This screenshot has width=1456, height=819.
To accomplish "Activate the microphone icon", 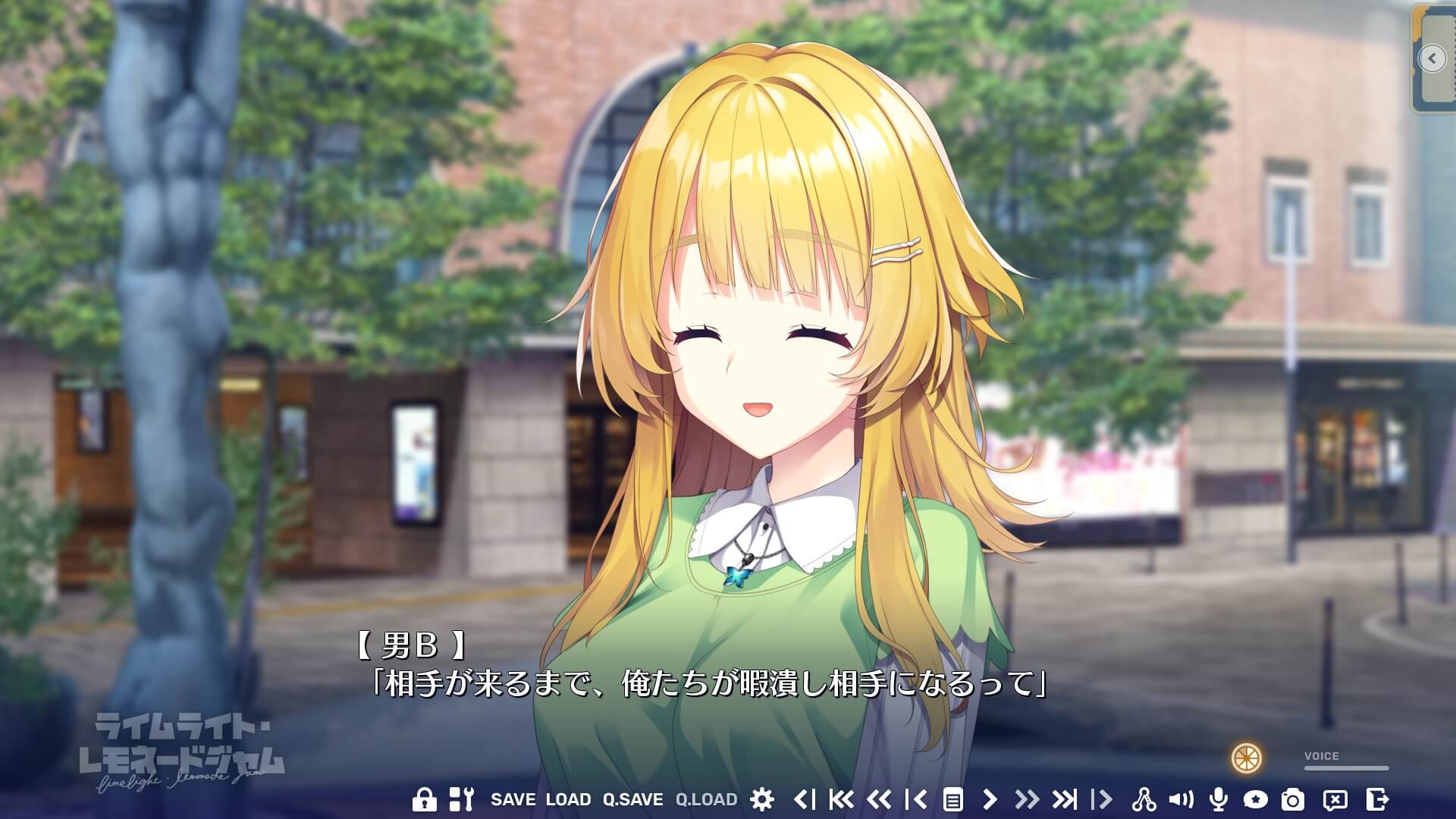I will click(1219, 799).
